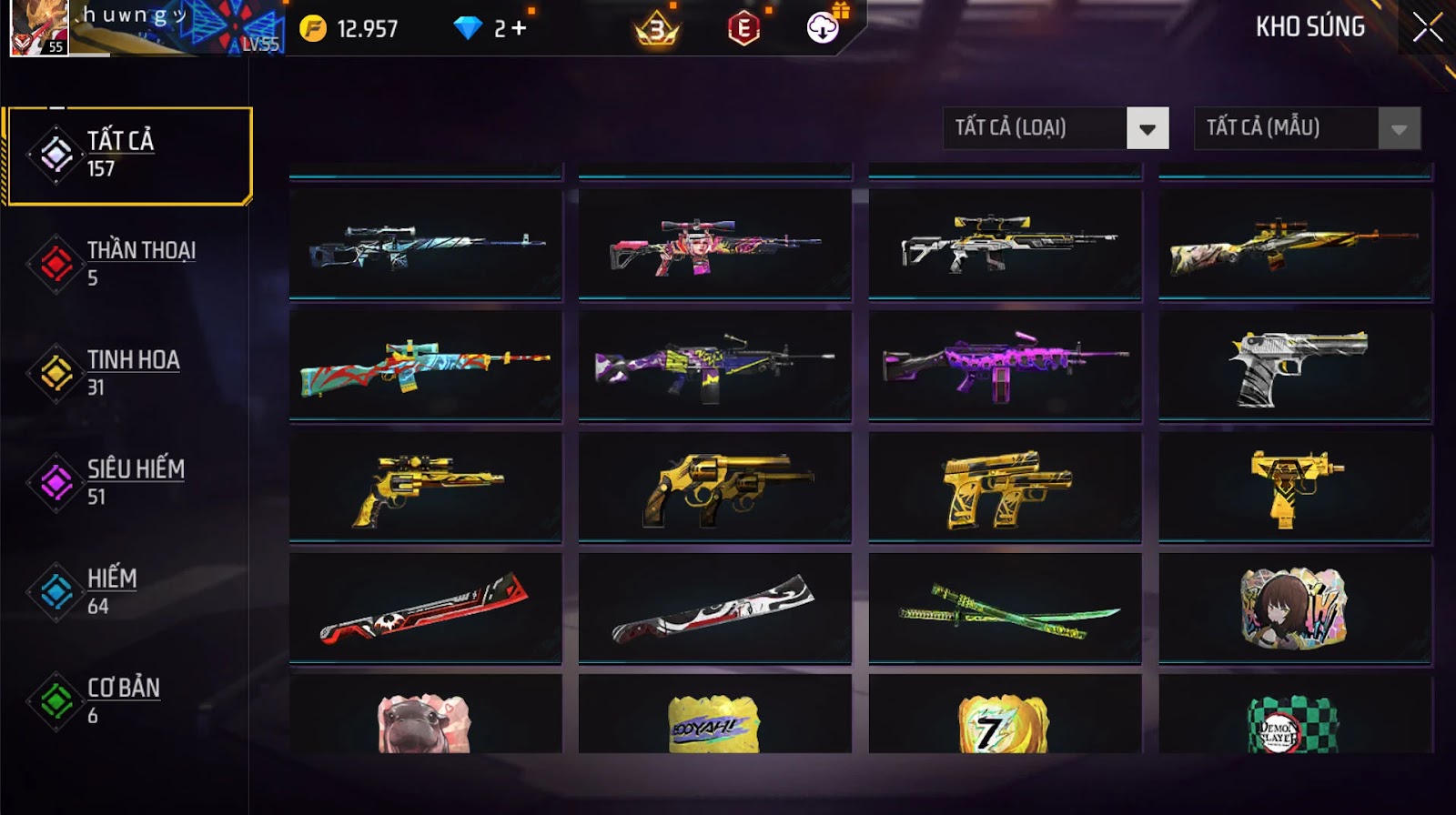Open the red E badge icon
The image size is (1456, 815).
coord(743,28)
